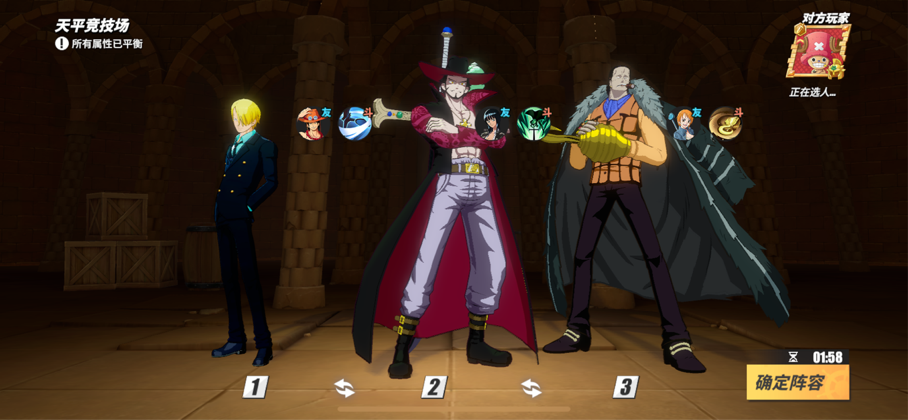Confirm the lineup with 确定阵容
This screenshot has height=420, width=908.
(797, 382)
